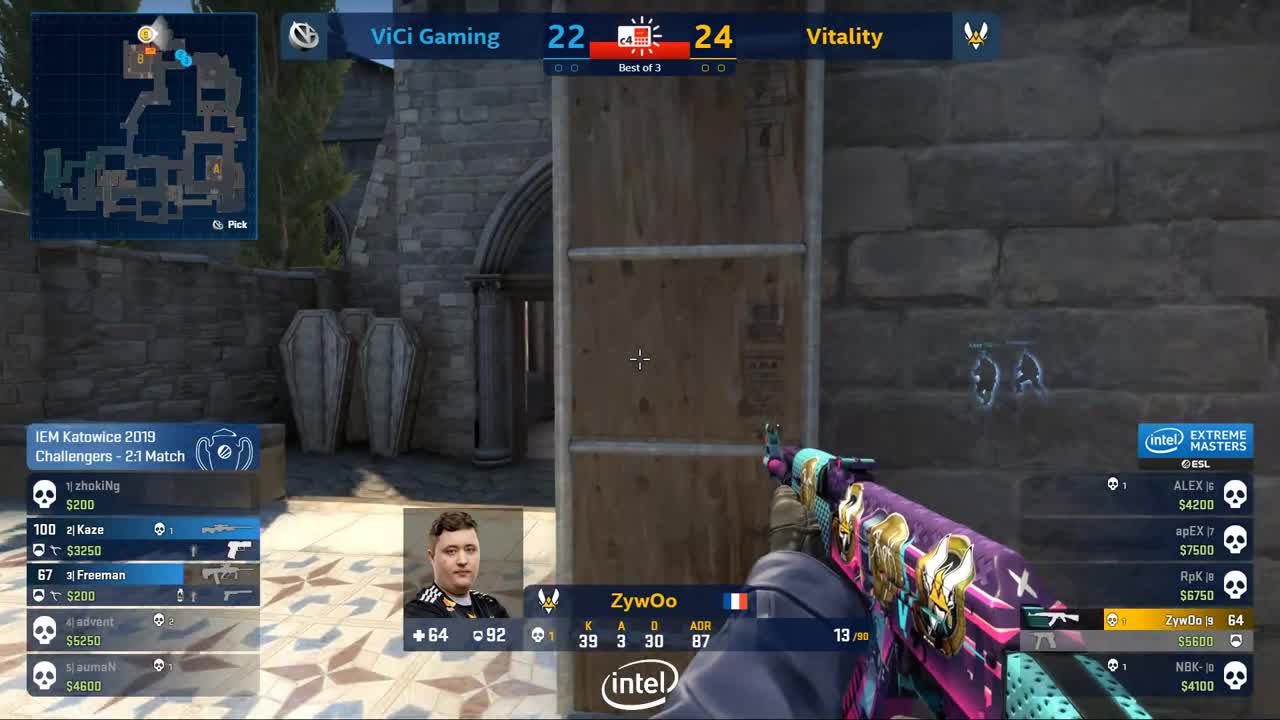
Task: Click the ESL logo under the IEM badge
Action: tap(1196, 463)
